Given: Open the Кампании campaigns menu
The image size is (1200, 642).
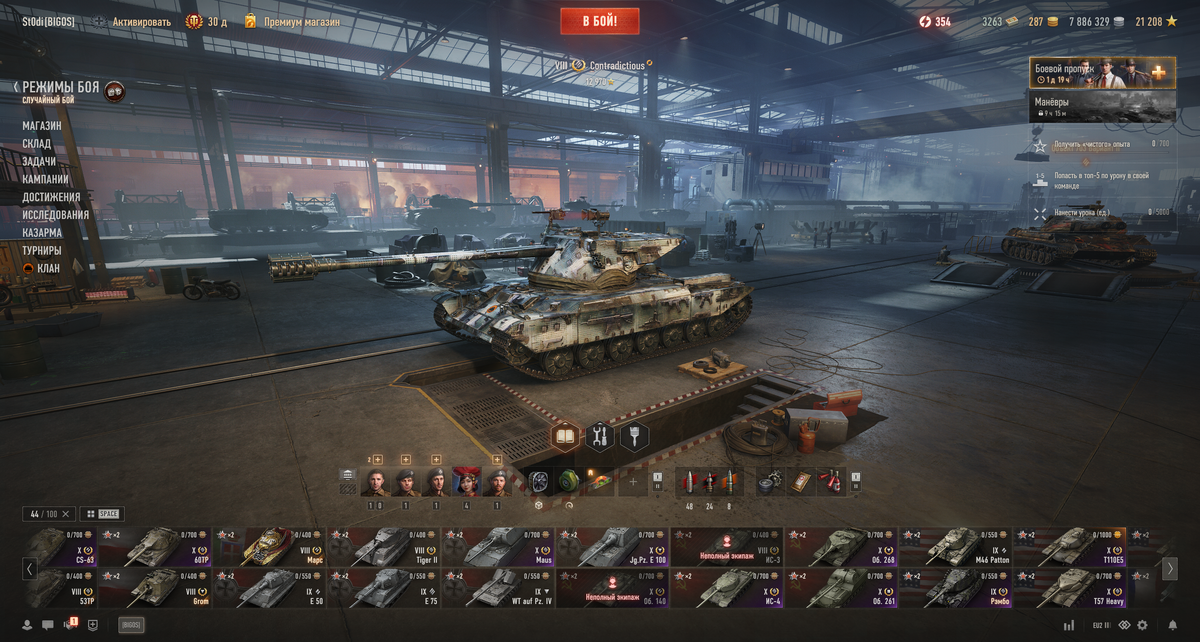Looking at the screenshot, I should click(45, 179).
